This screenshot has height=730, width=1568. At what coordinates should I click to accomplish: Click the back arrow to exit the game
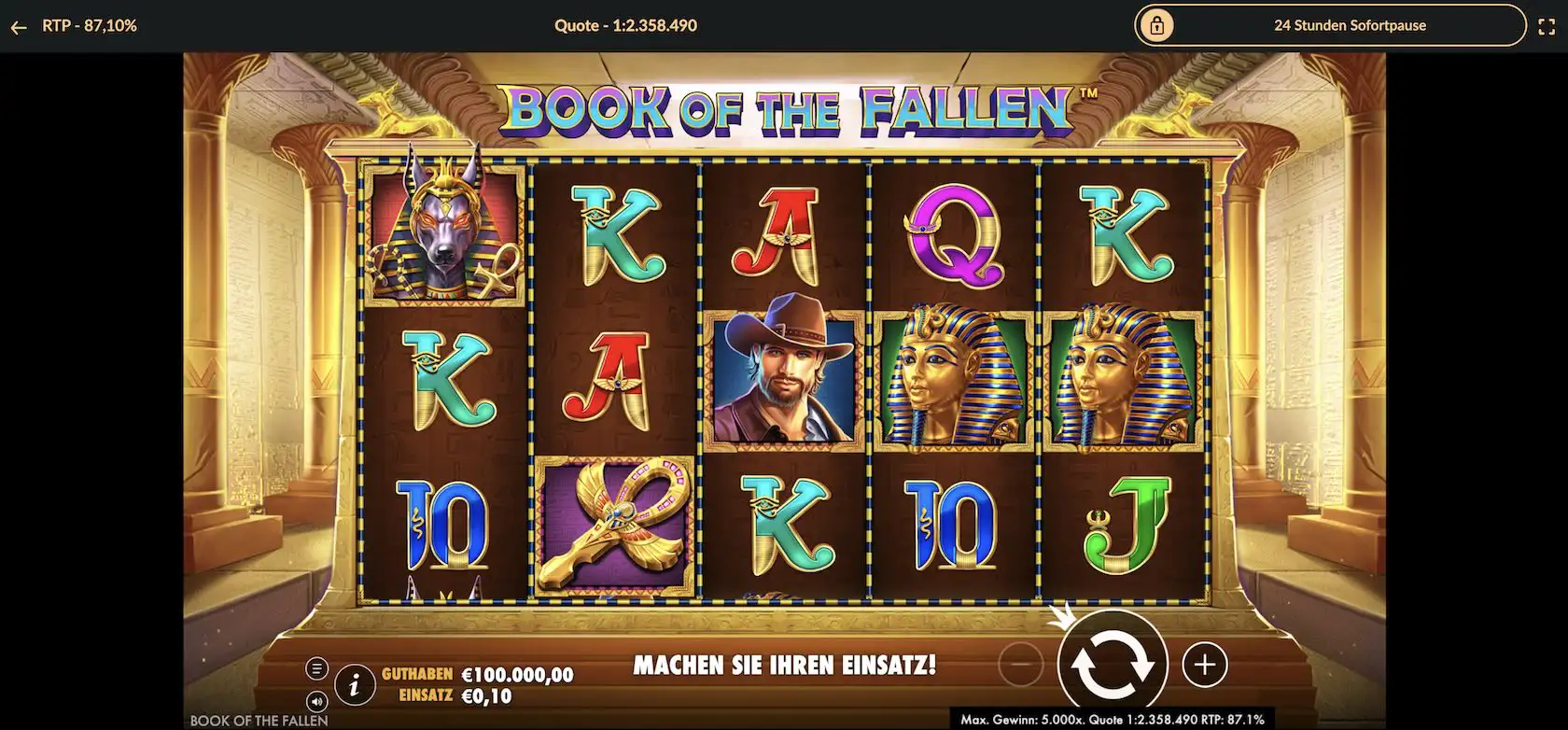(x=19, y=25)
